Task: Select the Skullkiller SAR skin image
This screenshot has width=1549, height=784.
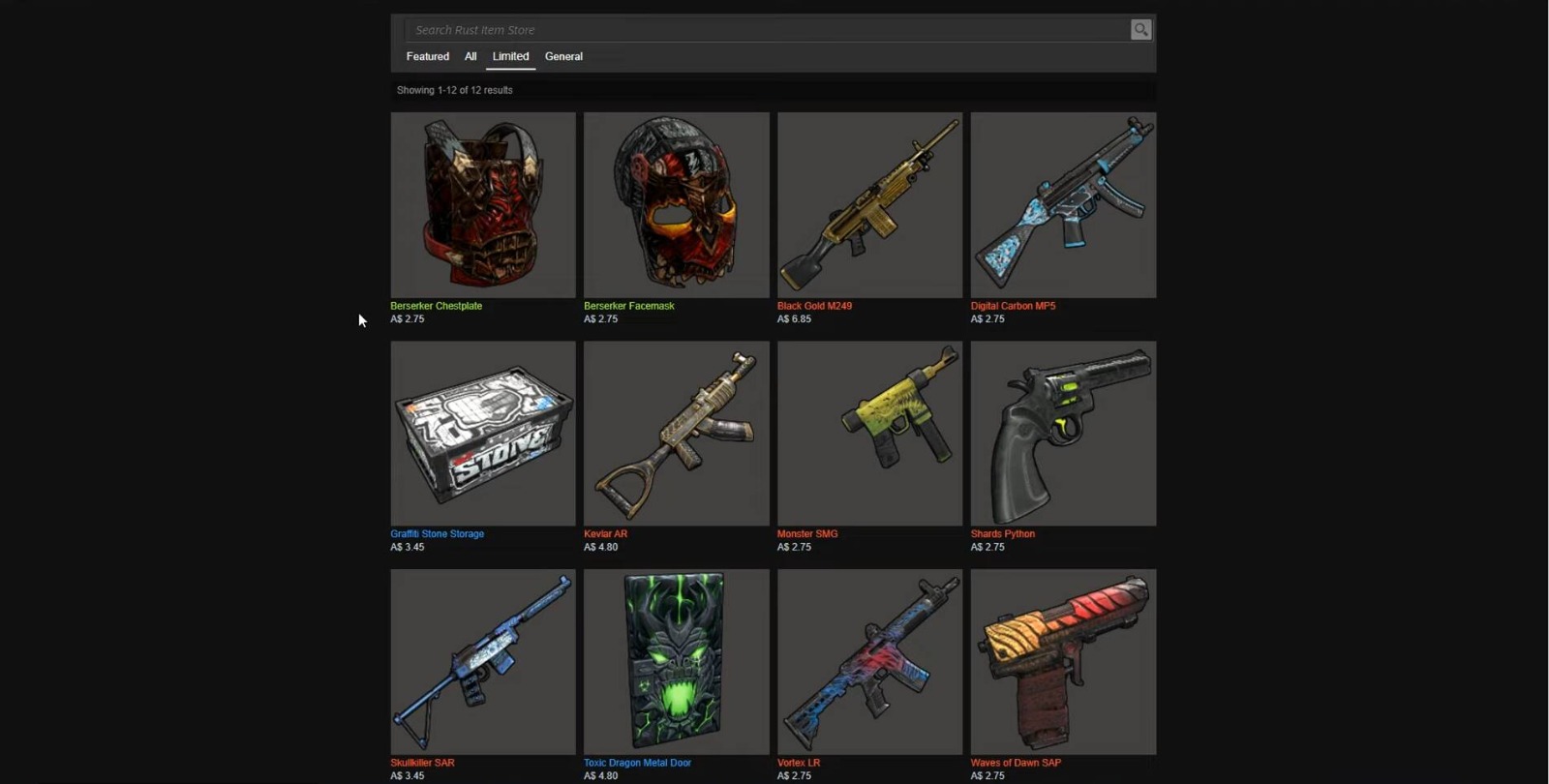Action: (x=482, y=662)
